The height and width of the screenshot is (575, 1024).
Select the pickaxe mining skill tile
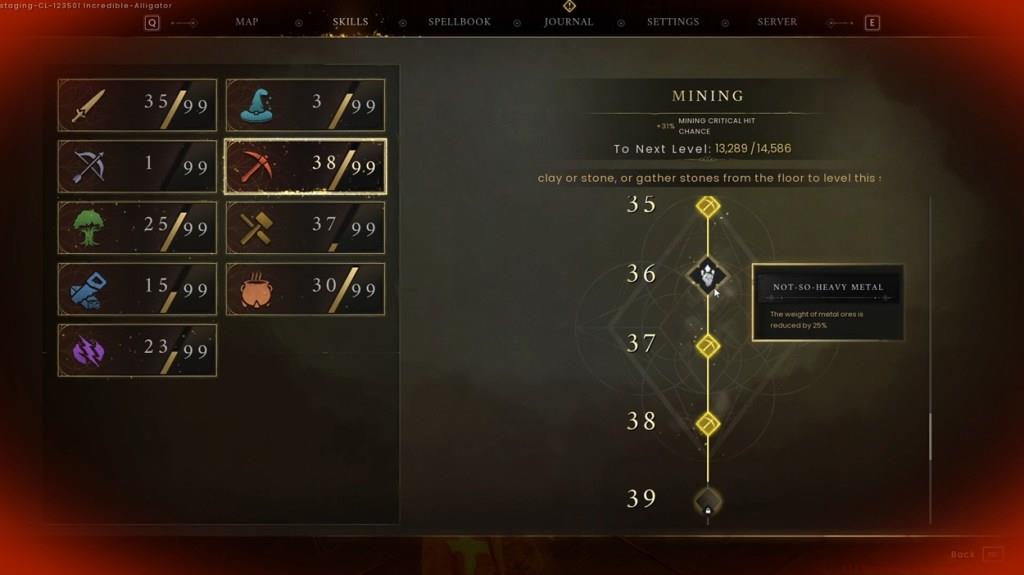click(305, 166)
